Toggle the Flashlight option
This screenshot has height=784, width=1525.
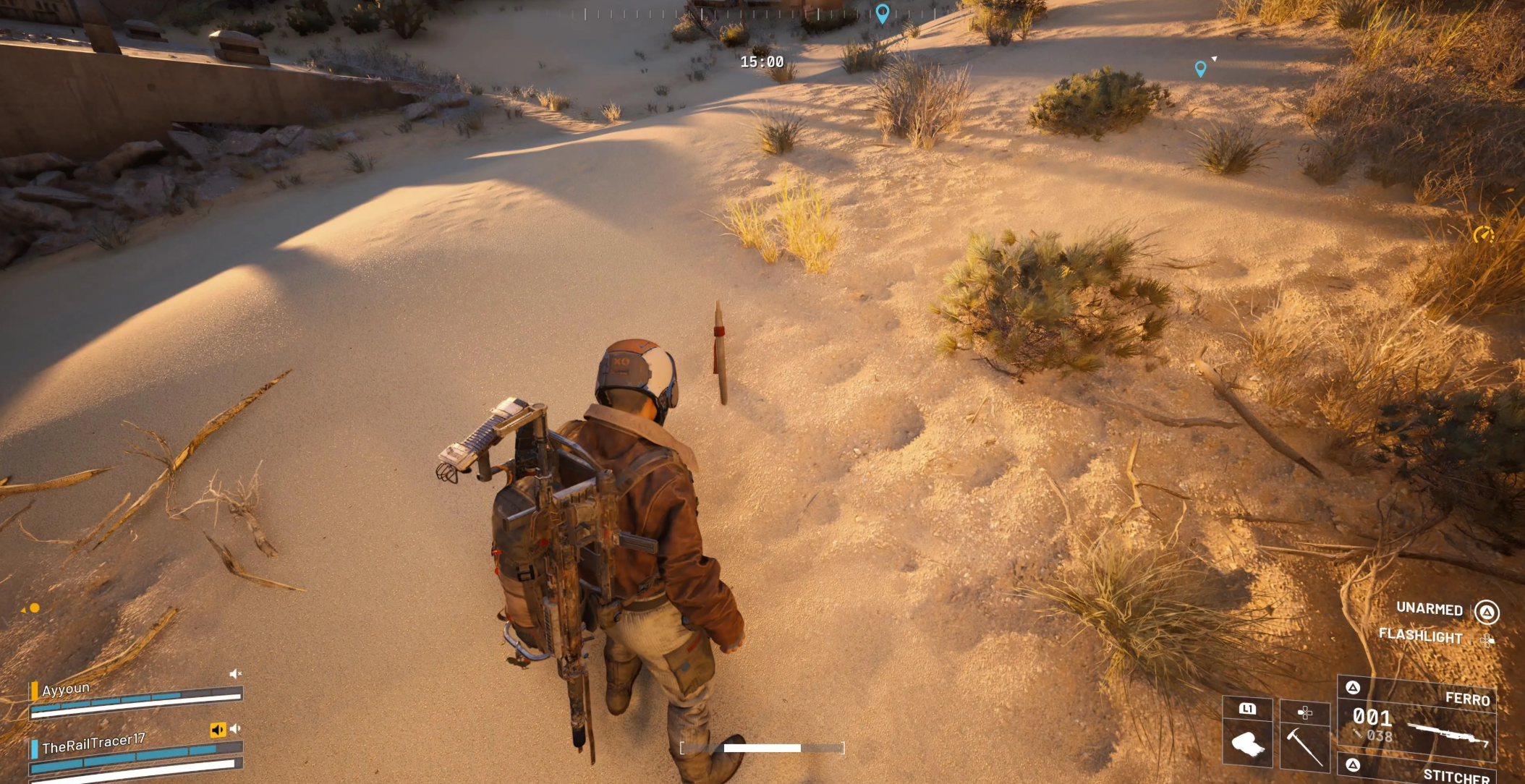[1420, 636]
